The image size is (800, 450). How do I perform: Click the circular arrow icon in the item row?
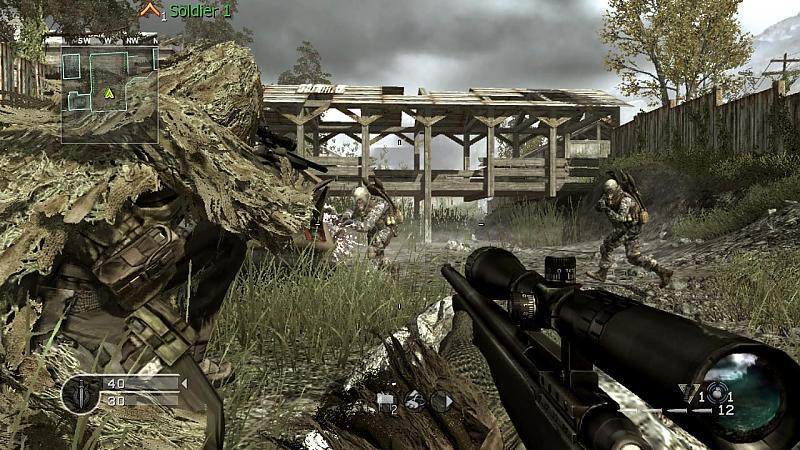tap(441, 400)
